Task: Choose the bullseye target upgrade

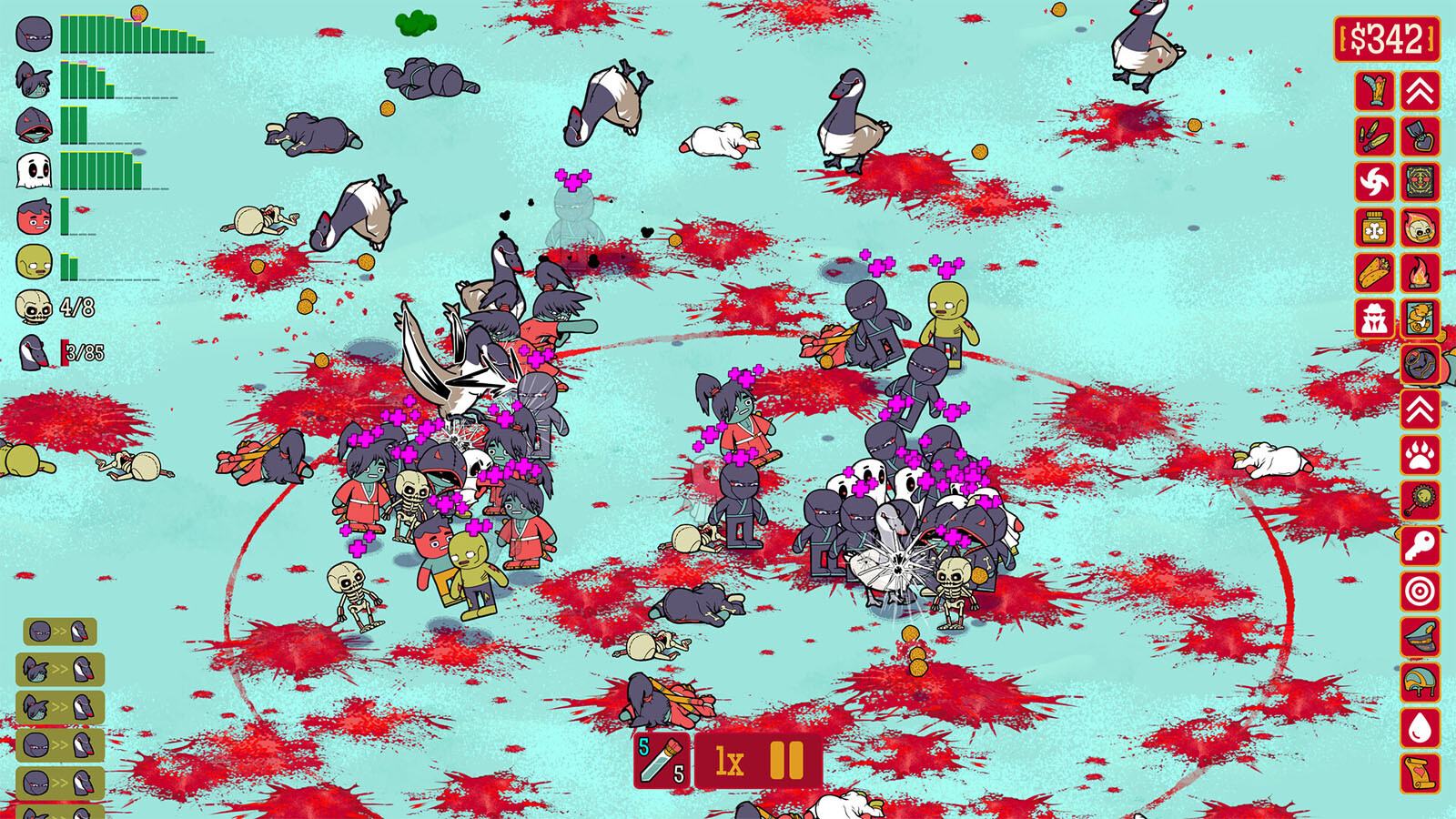Action: [x=1421, y=591]
